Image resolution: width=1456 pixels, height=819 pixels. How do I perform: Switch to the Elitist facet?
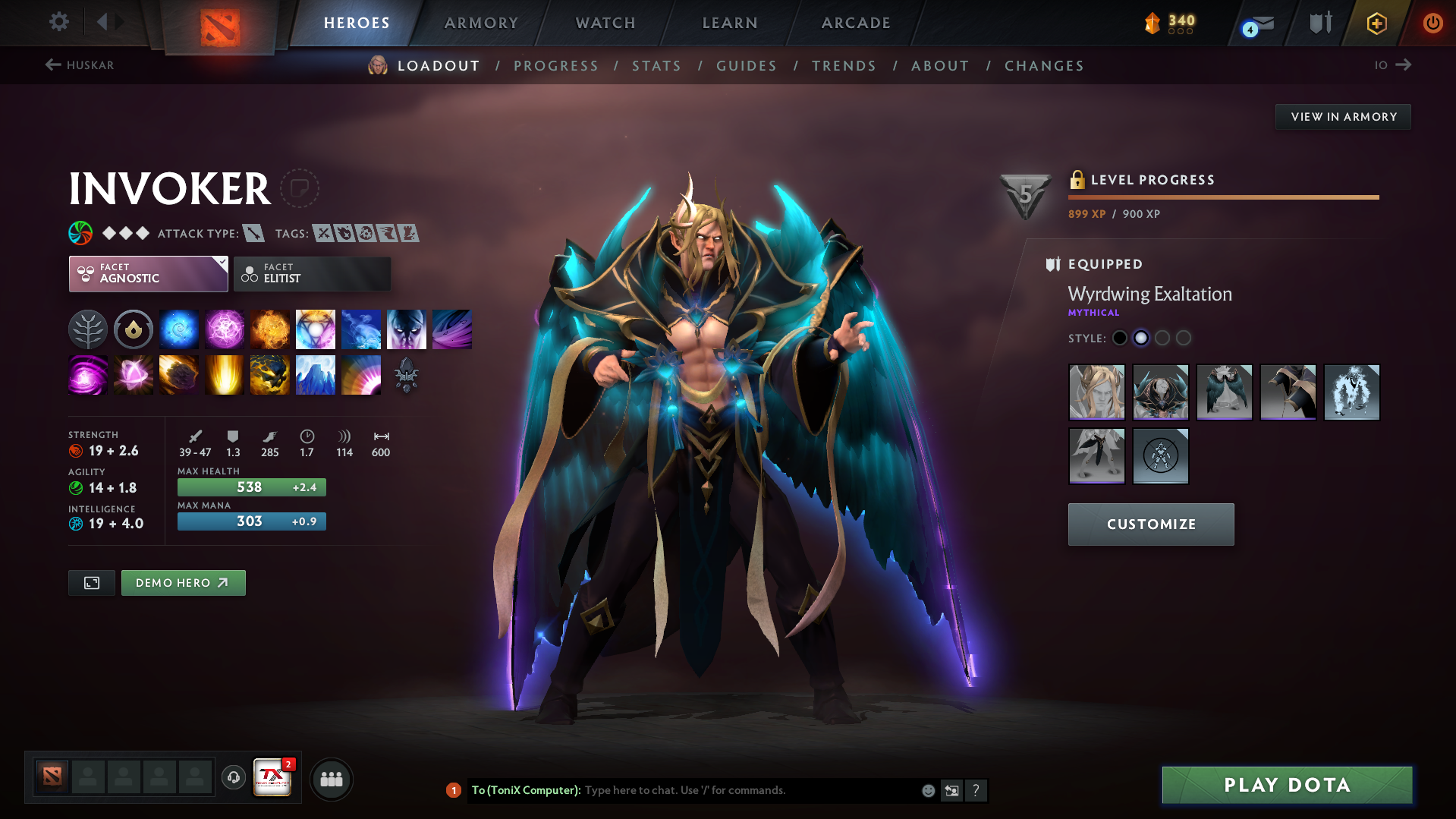coord(312,274)
